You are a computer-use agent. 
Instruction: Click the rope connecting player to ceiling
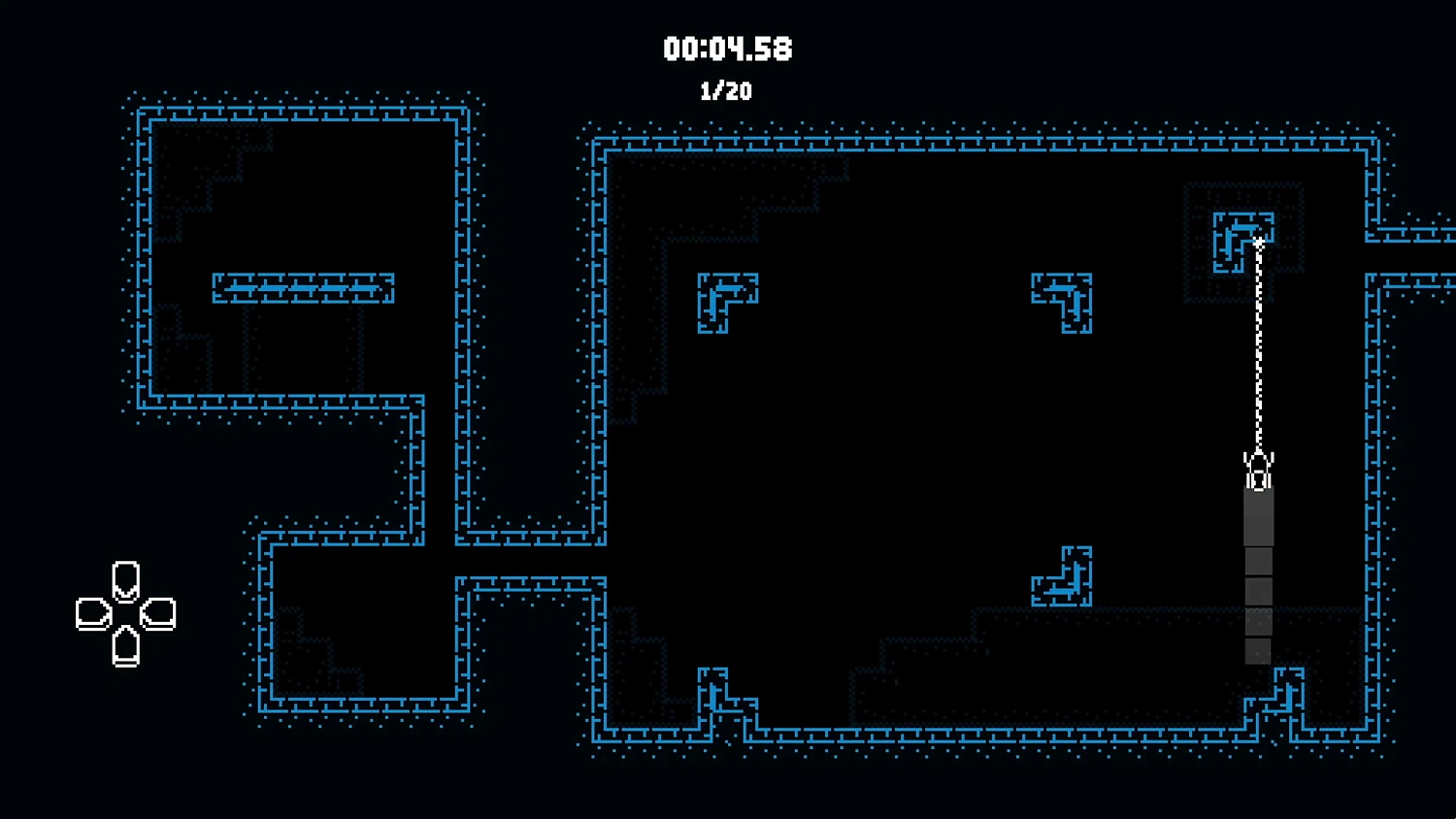point(1259,349)
